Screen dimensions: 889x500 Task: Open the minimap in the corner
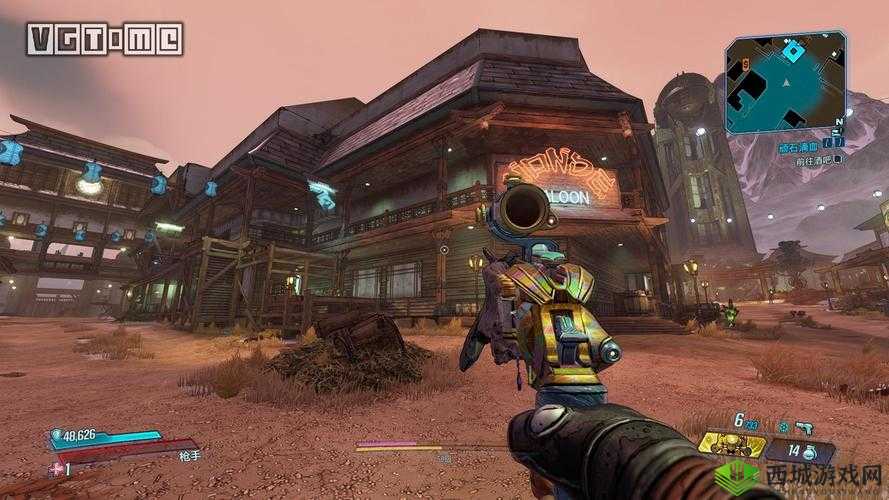point(785,82)
